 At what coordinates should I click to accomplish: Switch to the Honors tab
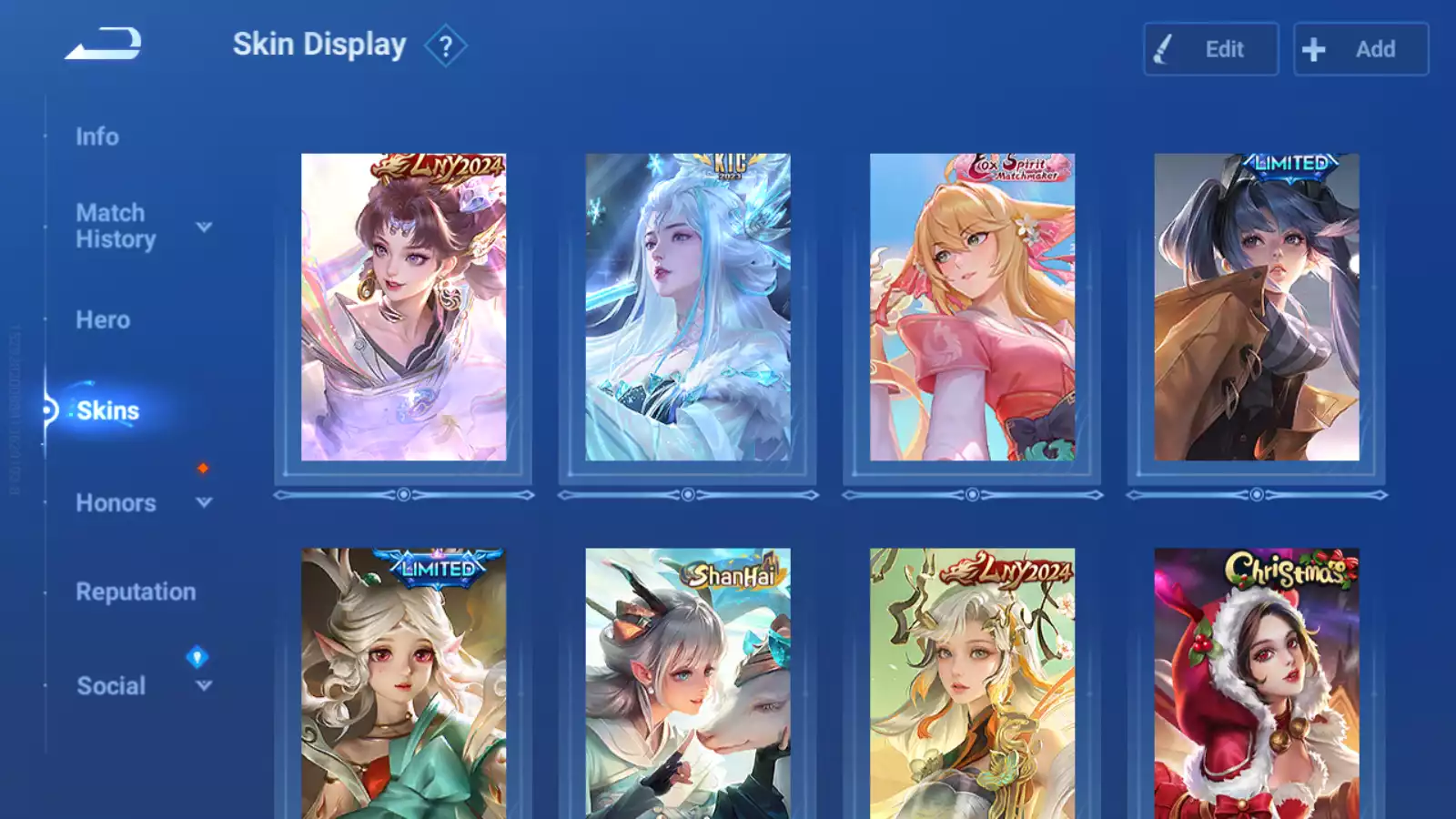(x=116, y=503)
